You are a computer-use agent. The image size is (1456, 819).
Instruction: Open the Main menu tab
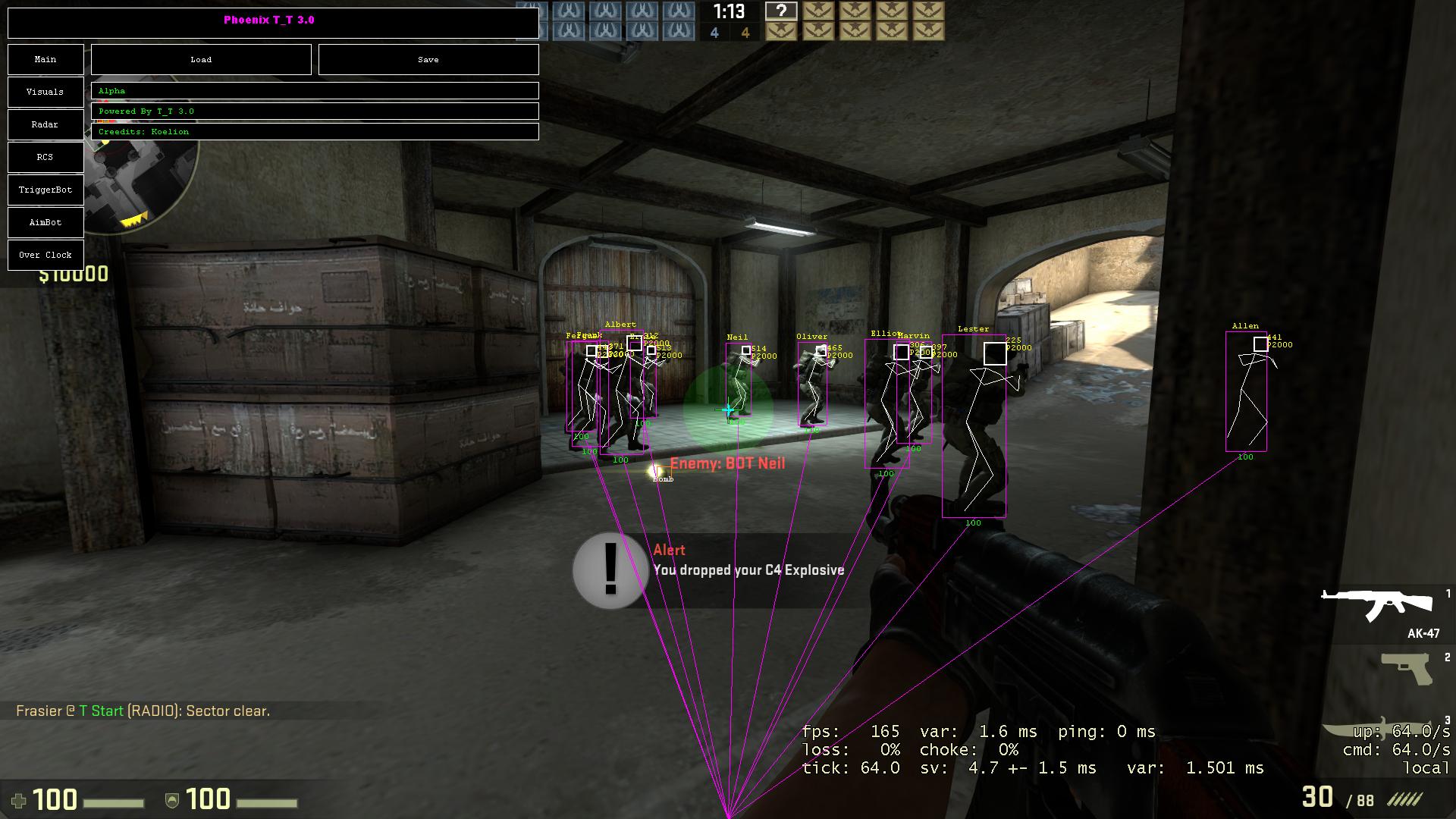[45, 59]
